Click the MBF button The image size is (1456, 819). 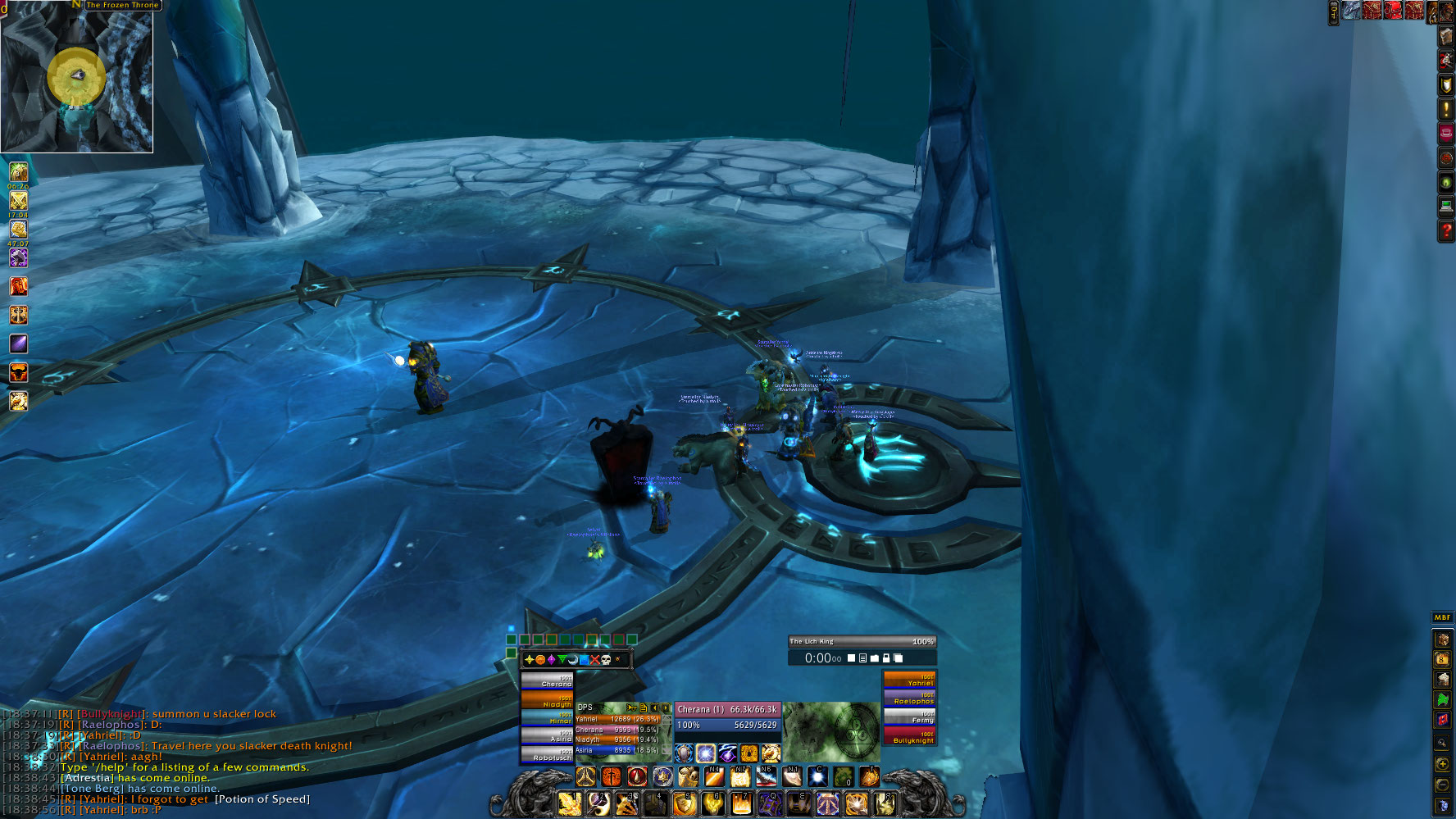click(1442, 617)
